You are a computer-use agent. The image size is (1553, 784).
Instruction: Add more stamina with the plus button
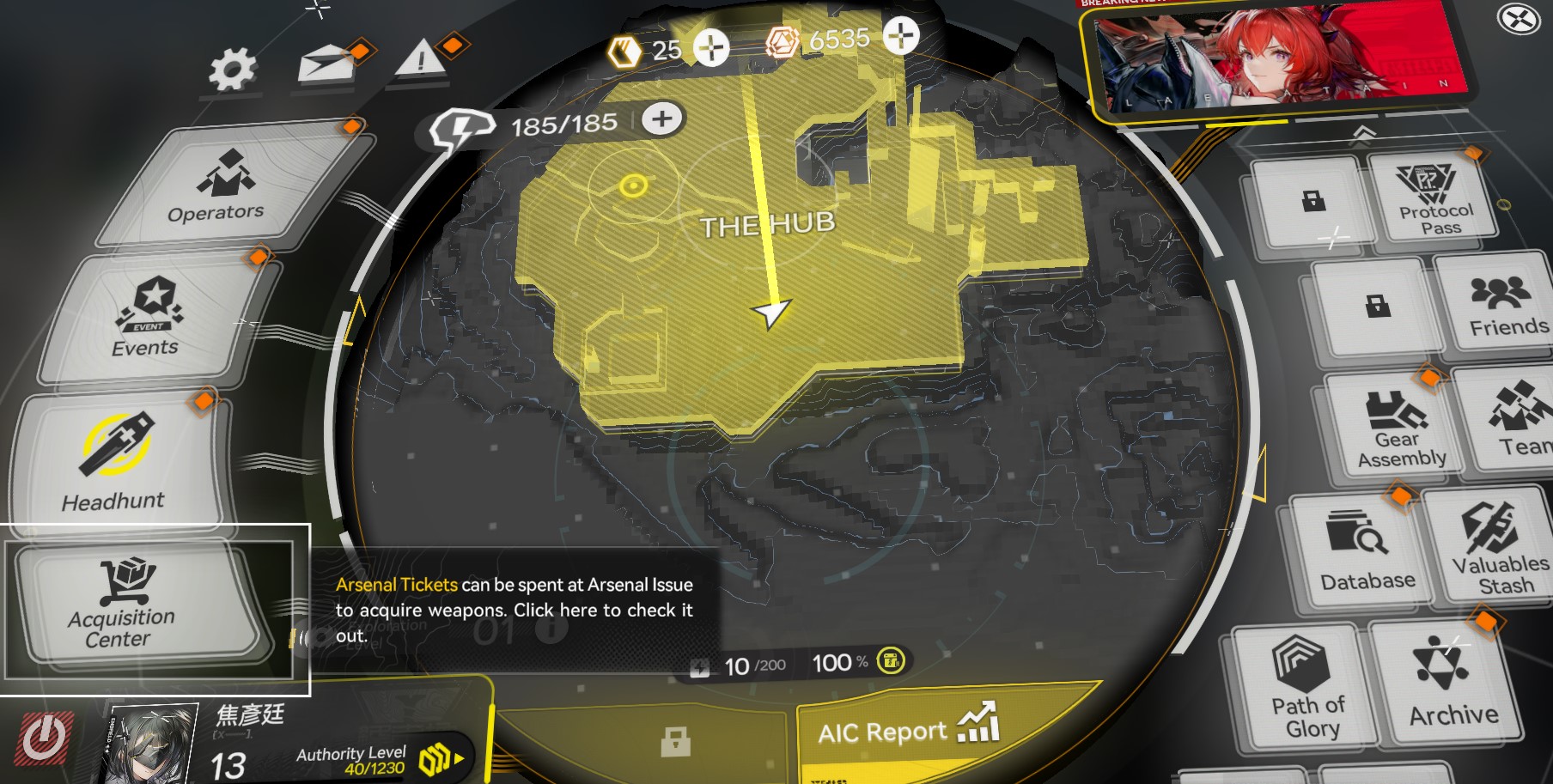coord(661,119)
